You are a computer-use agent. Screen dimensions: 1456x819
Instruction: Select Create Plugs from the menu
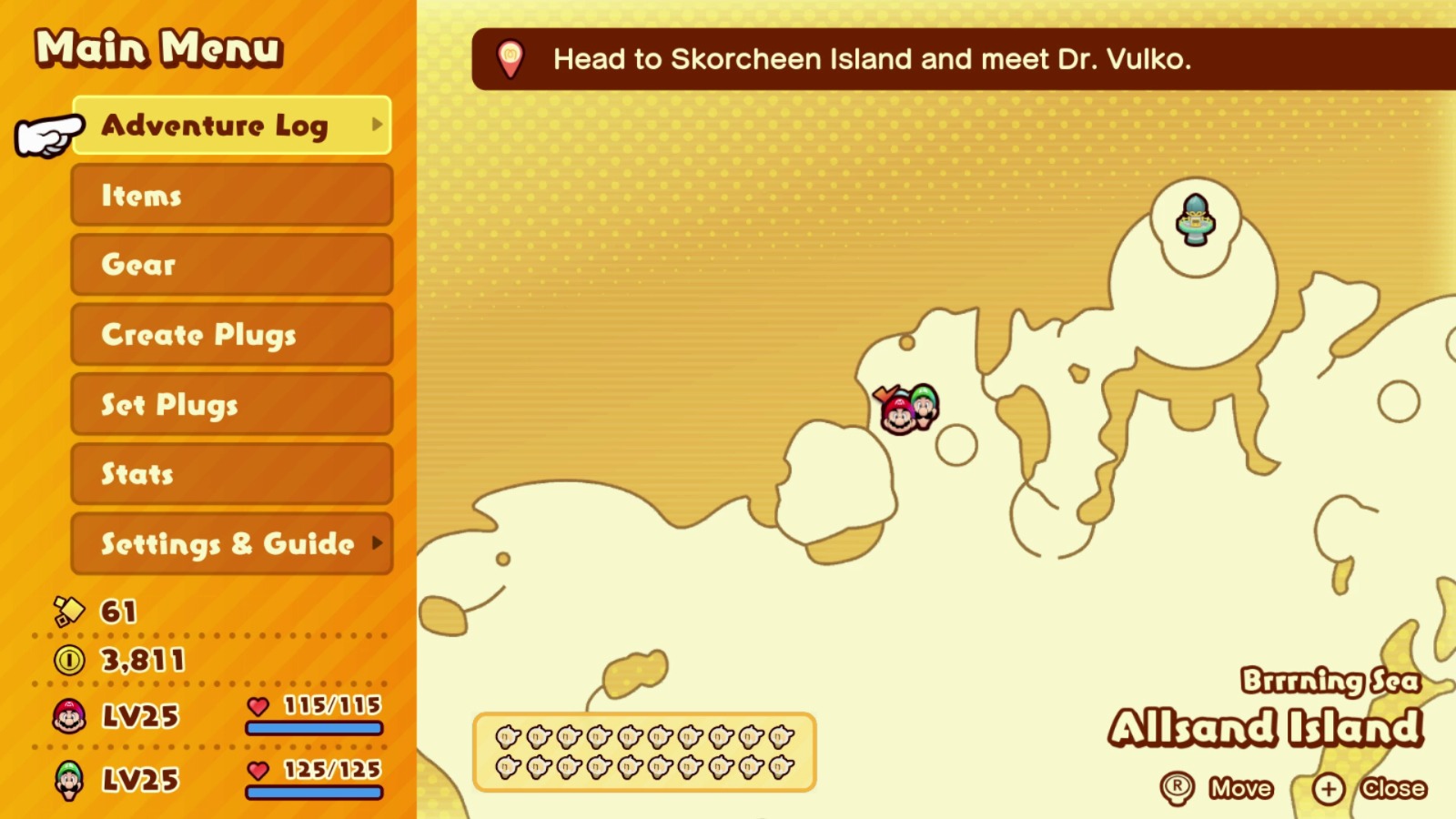tap(230, 335)
